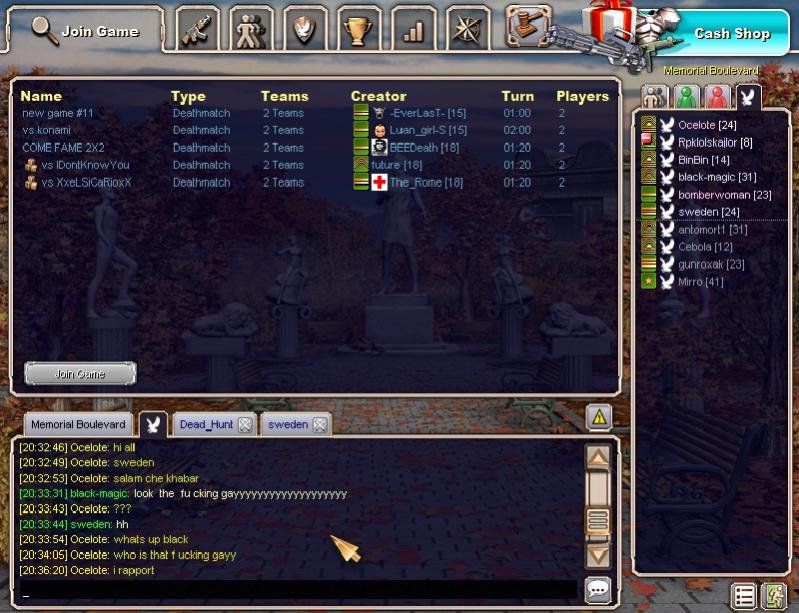The height and width of the screenshot is (613, 799).
Task: Click the chat text input field
Action: 298,591
